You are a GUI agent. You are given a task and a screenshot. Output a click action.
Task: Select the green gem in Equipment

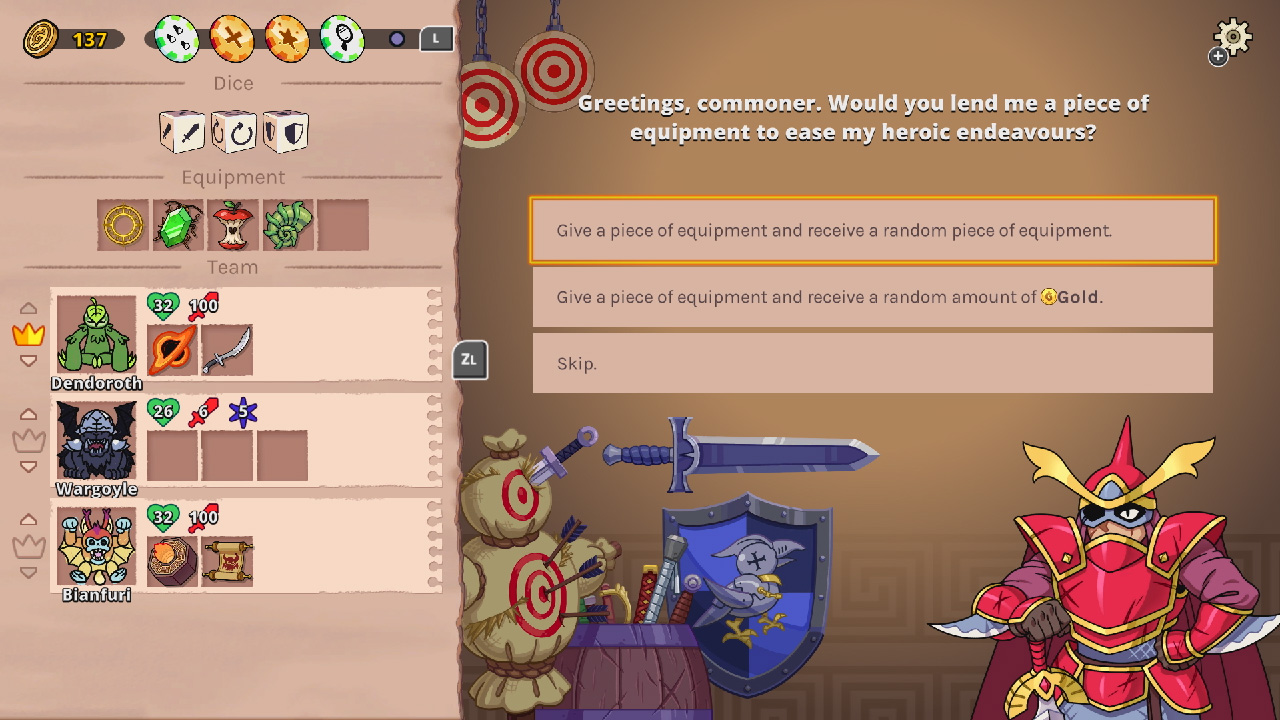tap(177, 224)
